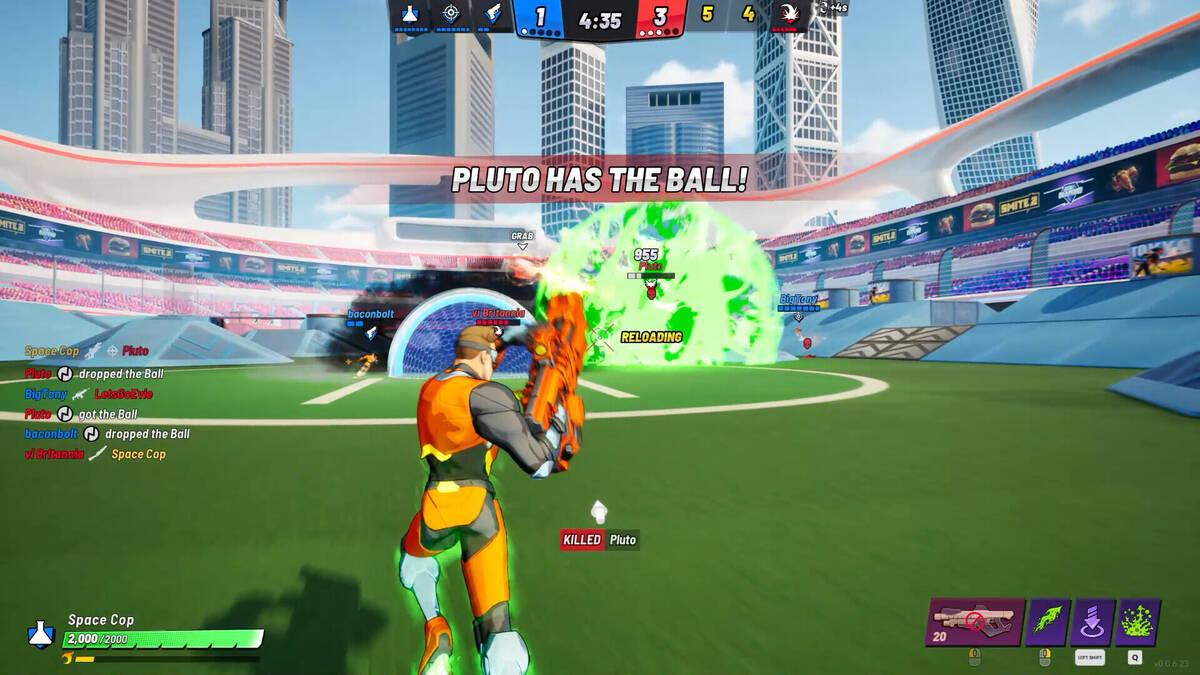Use the purple downward arrow slam ability
1200x675 pixels.
click(x=1092, y=622)
